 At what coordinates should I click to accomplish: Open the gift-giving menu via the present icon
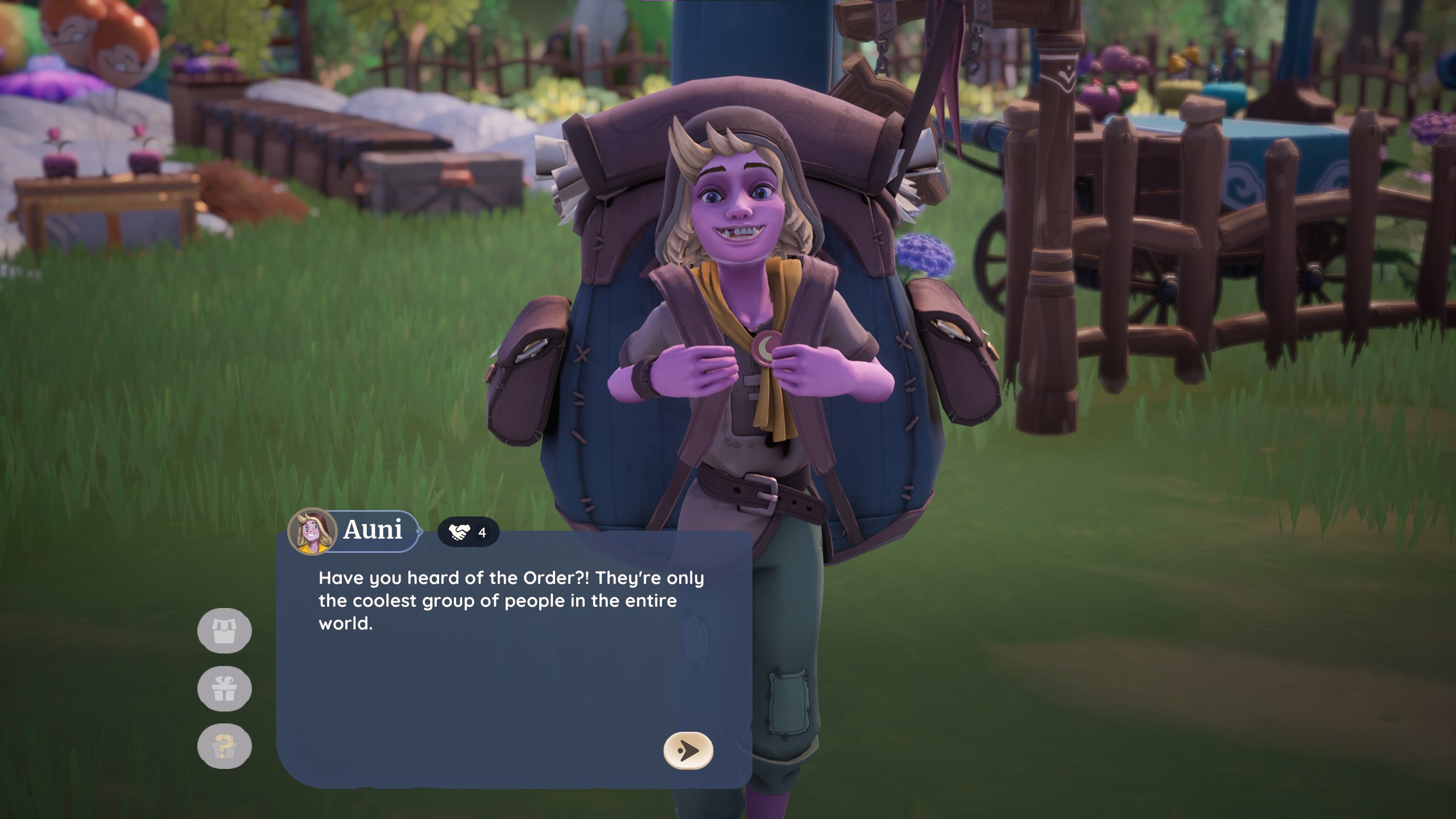[x=224, y=687]
